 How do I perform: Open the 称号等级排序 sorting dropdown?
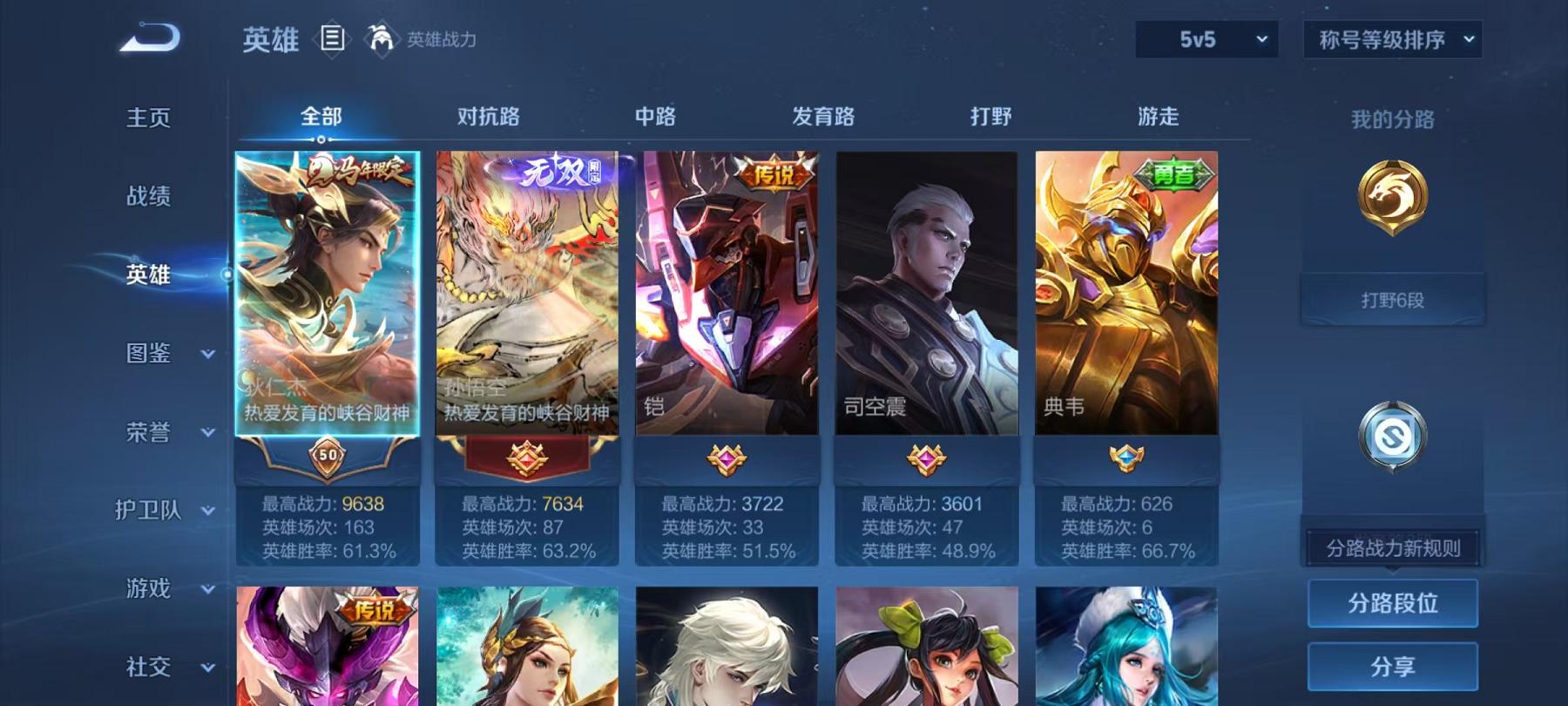(x=1390, y=39)
